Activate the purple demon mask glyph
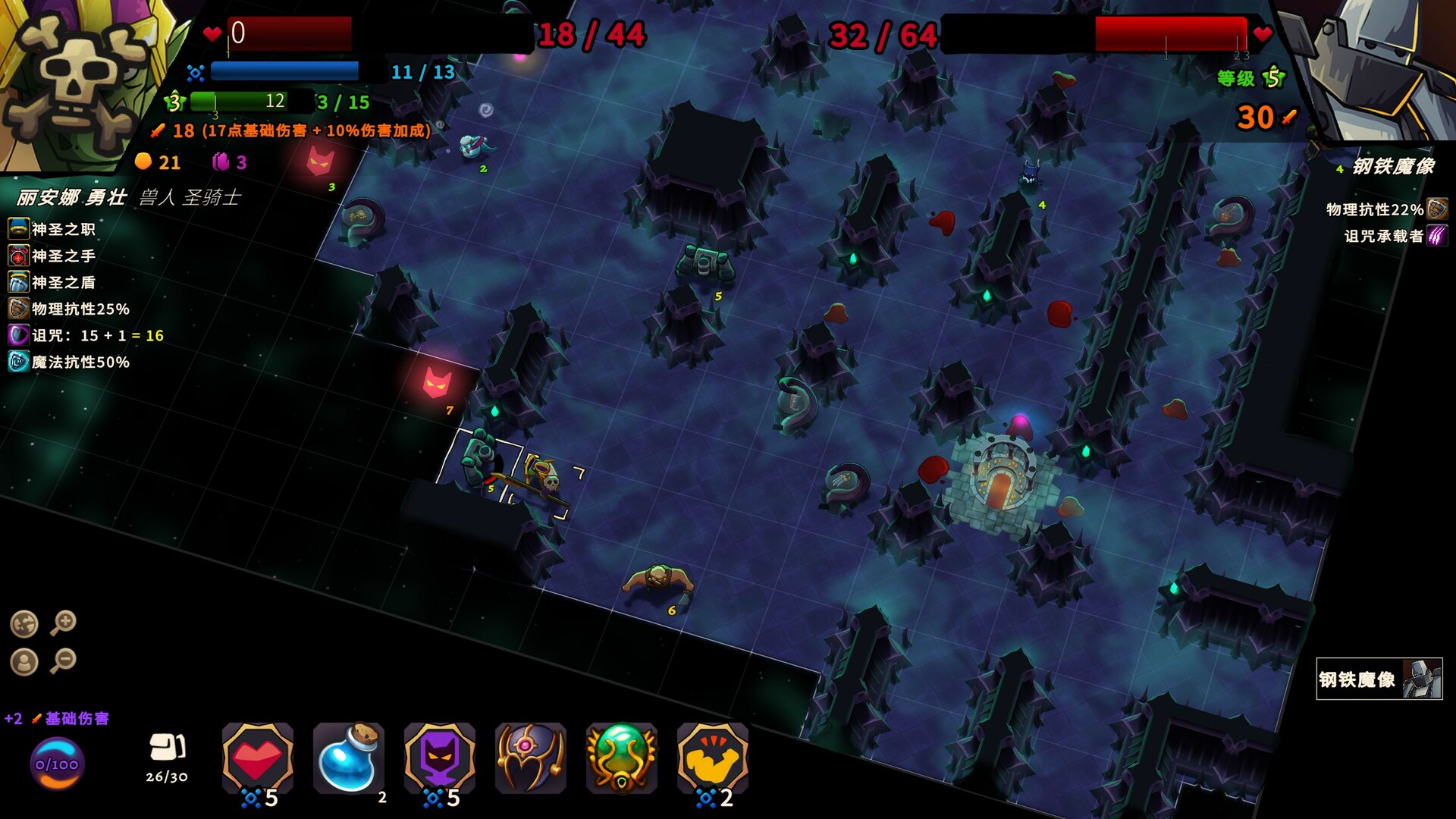The image size is (1456, 819). click(x=439, y=758)
